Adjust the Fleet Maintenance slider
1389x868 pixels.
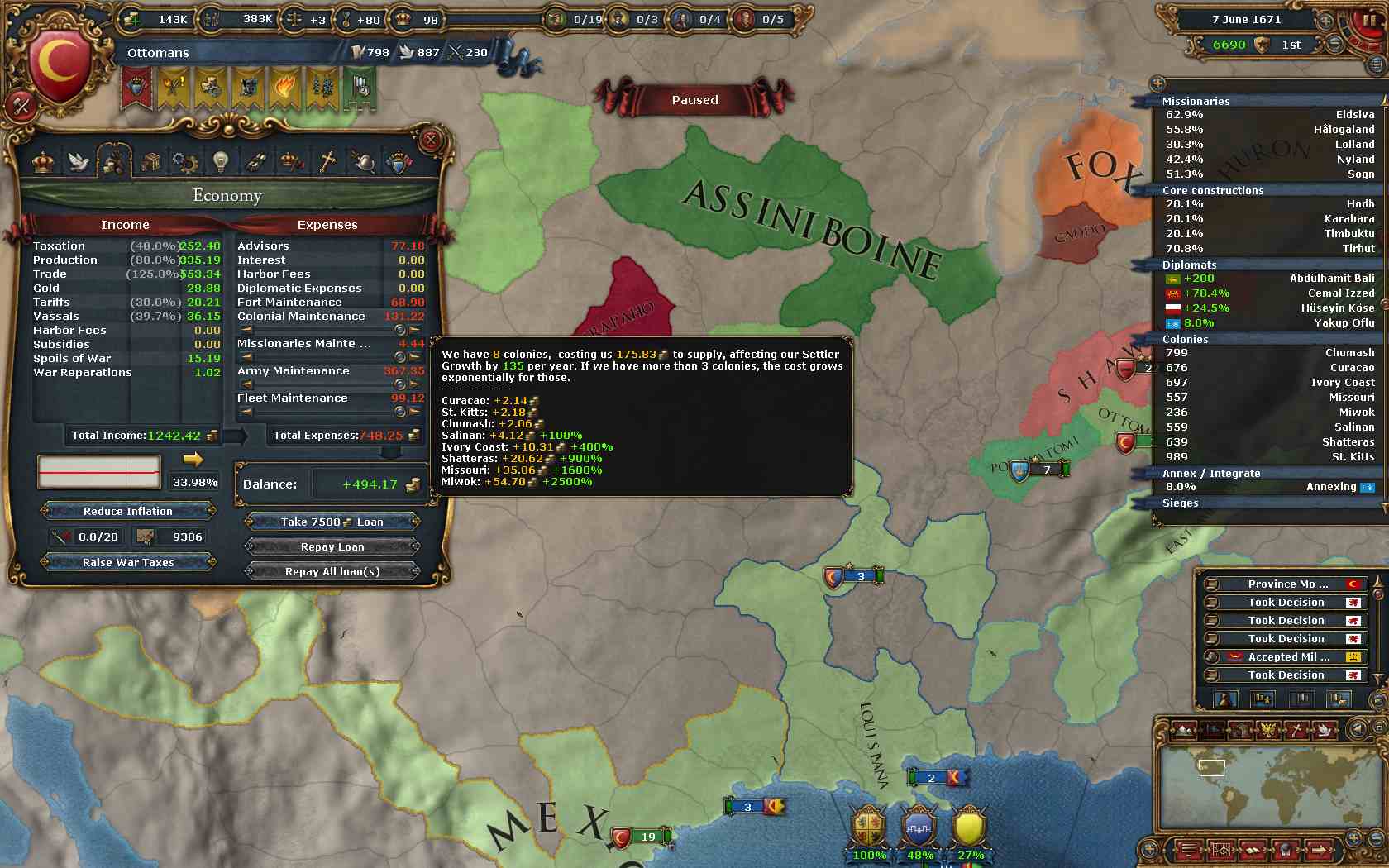[x=400, y=412]
